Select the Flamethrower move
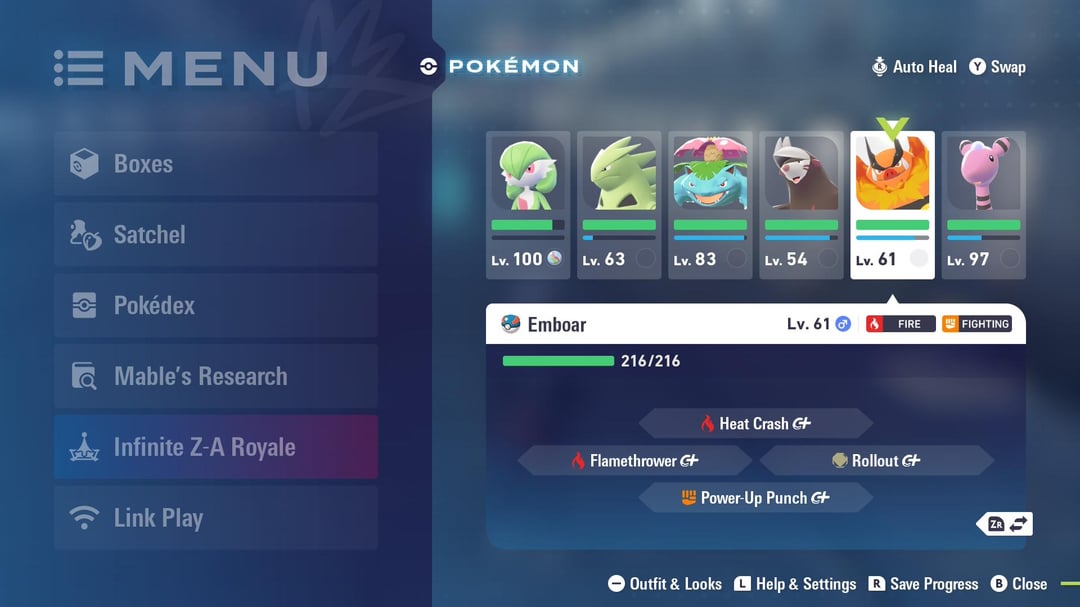 [634, 461]
